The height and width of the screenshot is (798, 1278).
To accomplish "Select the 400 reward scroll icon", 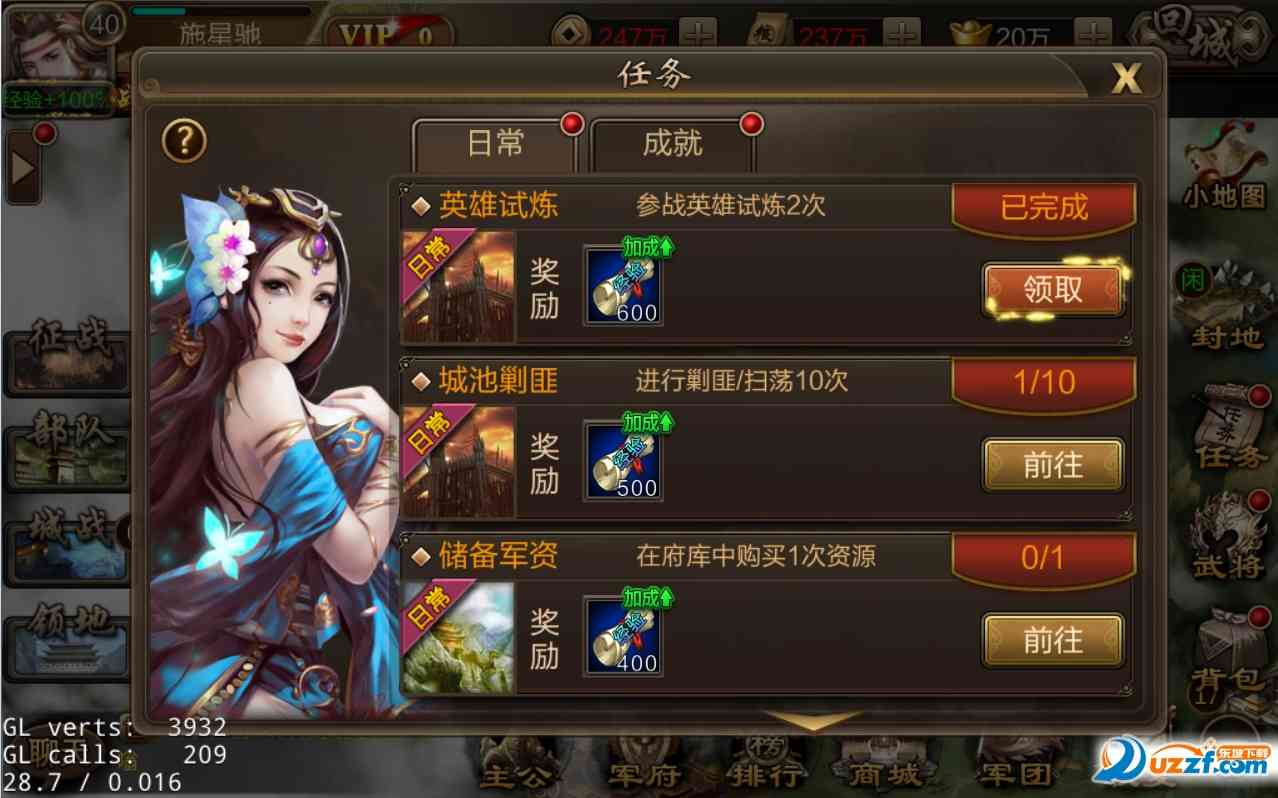I will pyautogui.click(x=623, y=636).
